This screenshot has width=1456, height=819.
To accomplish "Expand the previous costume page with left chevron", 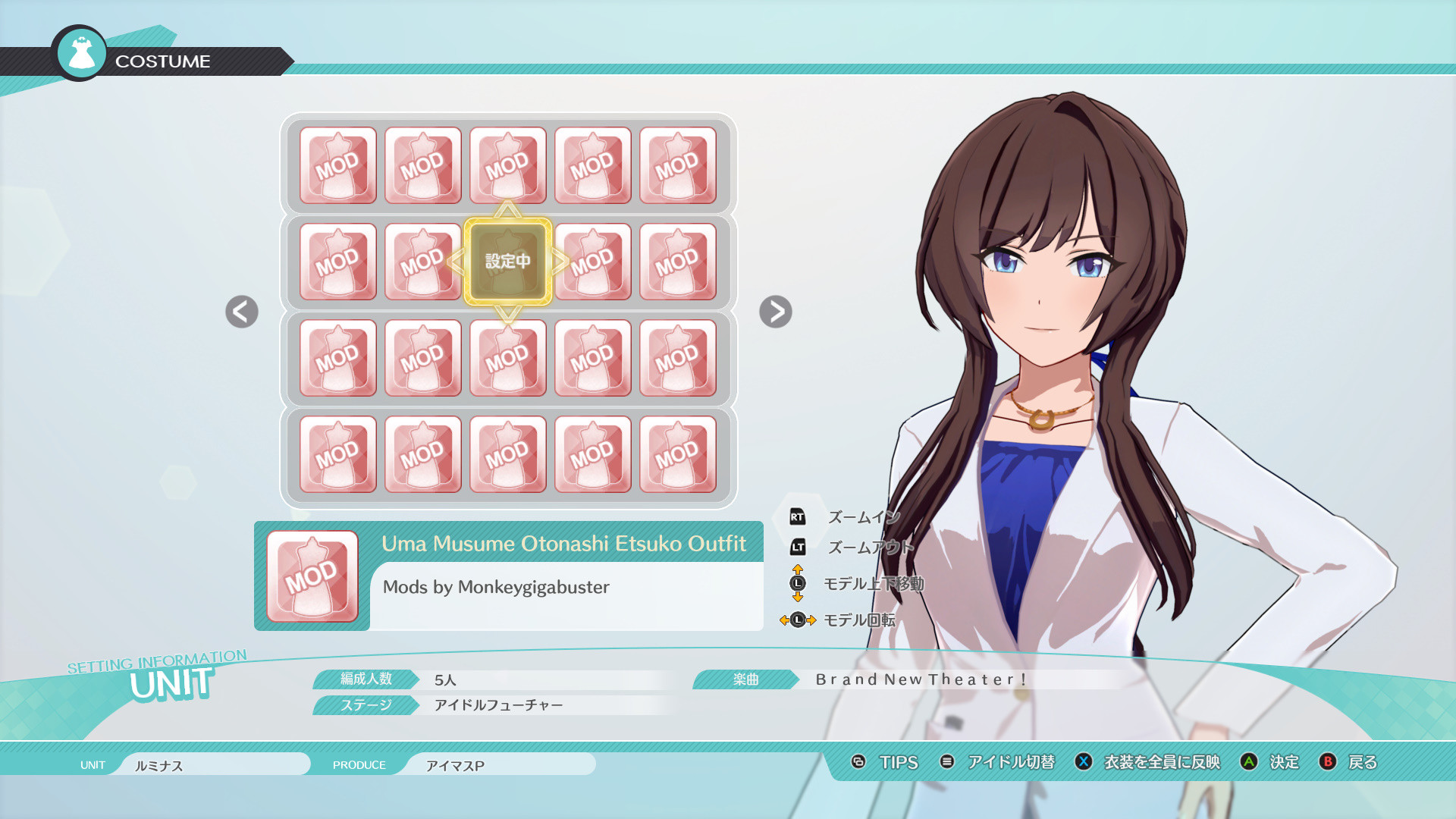I will pyautogui.click(x=241, y=312).
